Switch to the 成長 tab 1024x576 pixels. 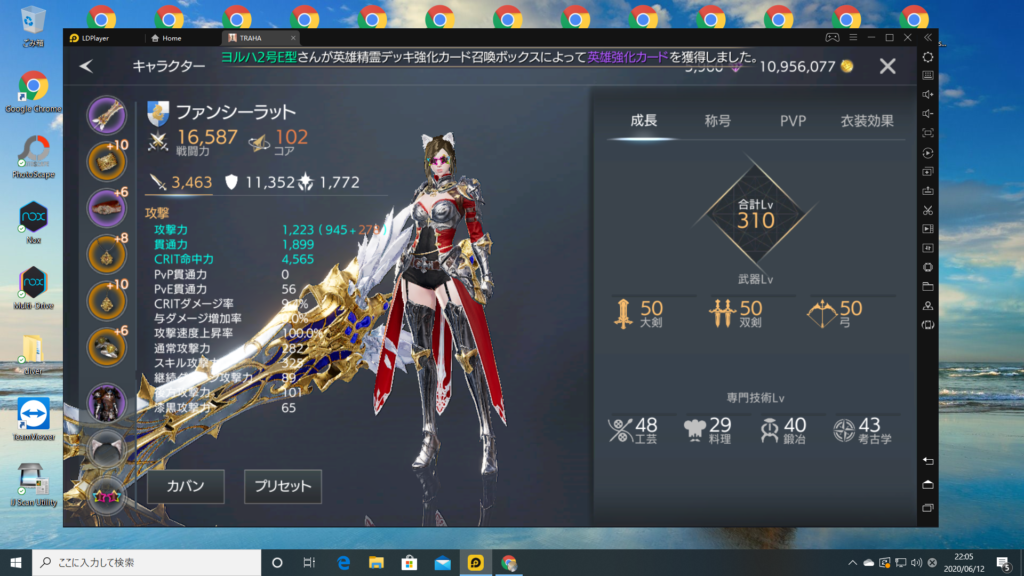coord(643,121)
